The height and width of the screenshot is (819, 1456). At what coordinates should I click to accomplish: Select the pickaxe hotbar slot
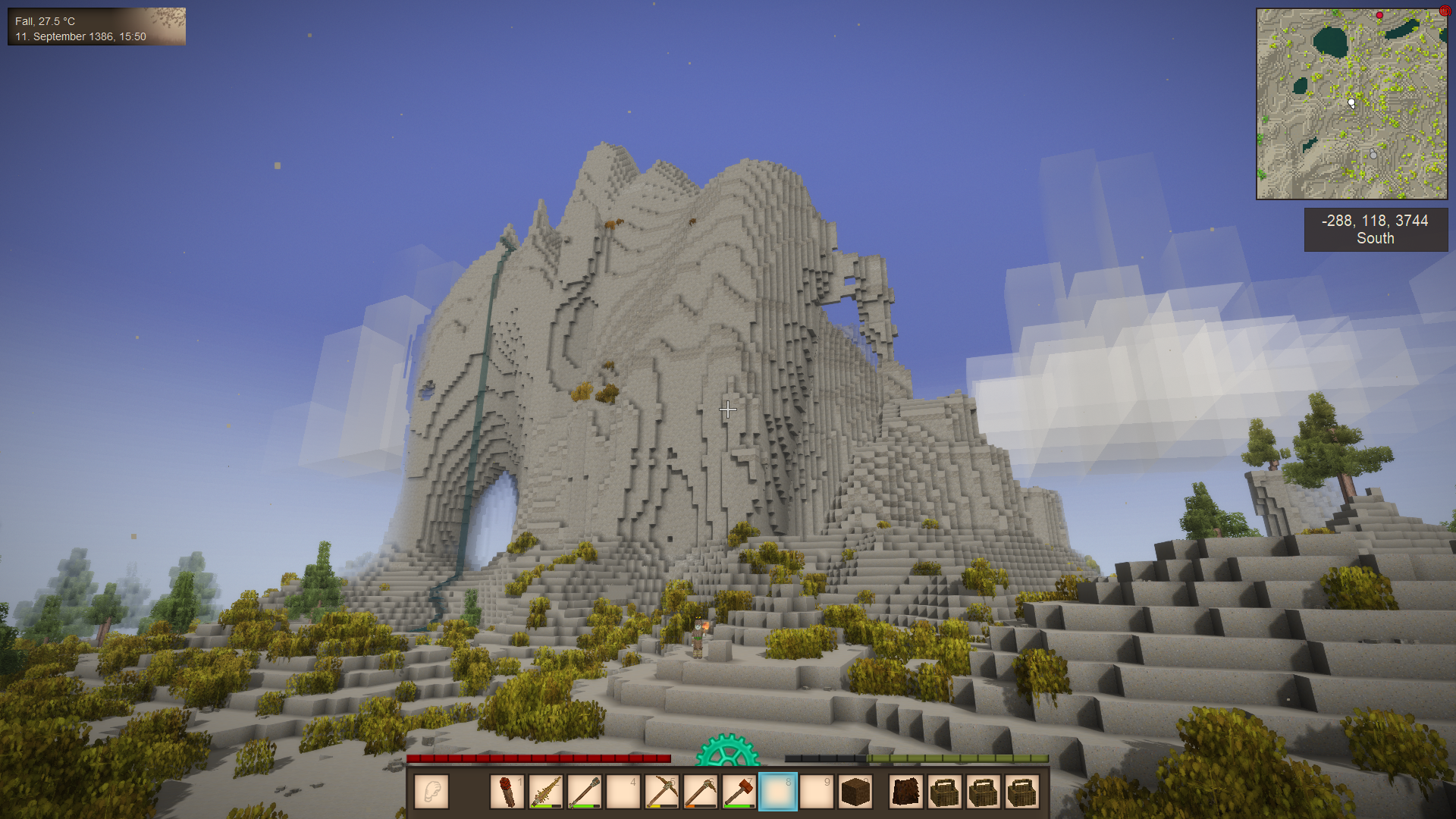(x=662, y=792)
